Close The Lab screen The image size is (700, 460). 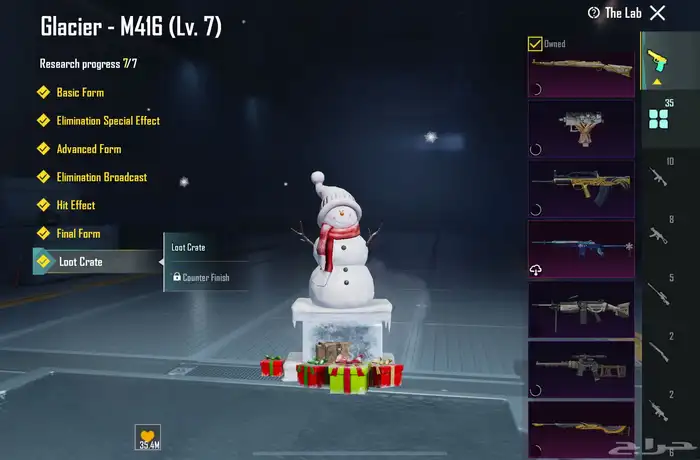pos(657,13)
